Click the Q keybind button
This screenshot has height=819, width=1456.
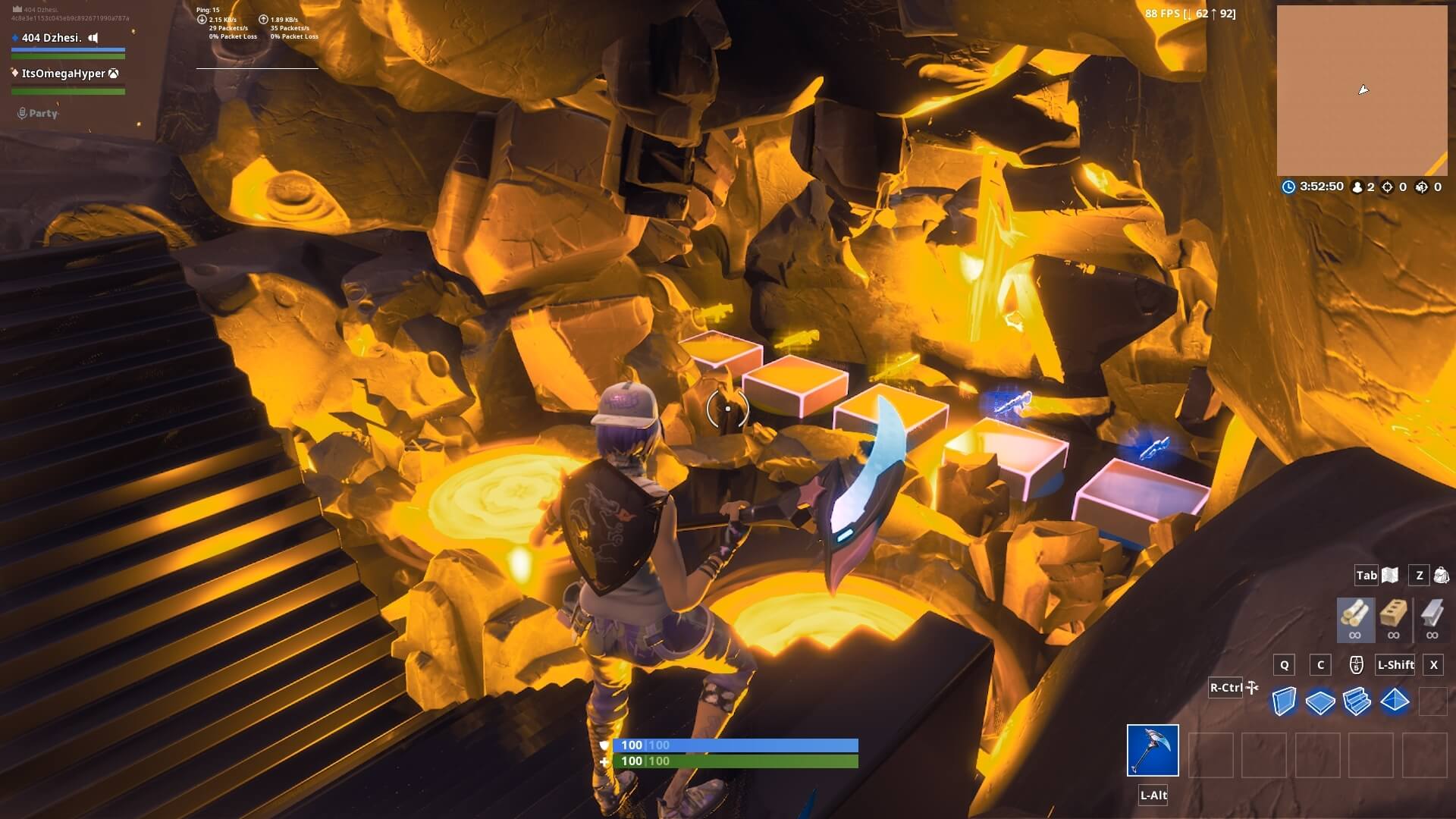click(1284, 665)
